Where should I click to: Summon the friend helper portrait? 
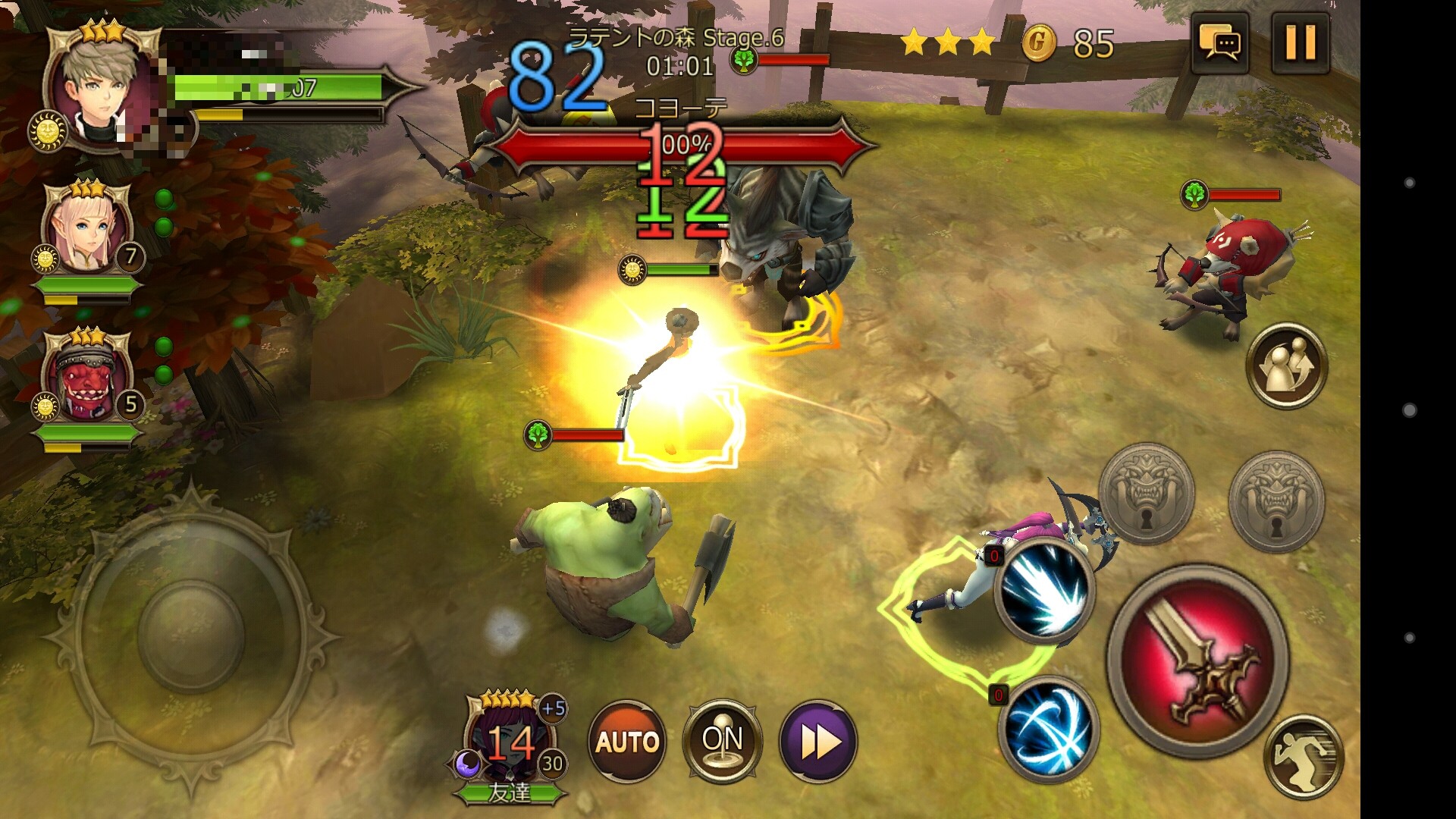[510, 743]
